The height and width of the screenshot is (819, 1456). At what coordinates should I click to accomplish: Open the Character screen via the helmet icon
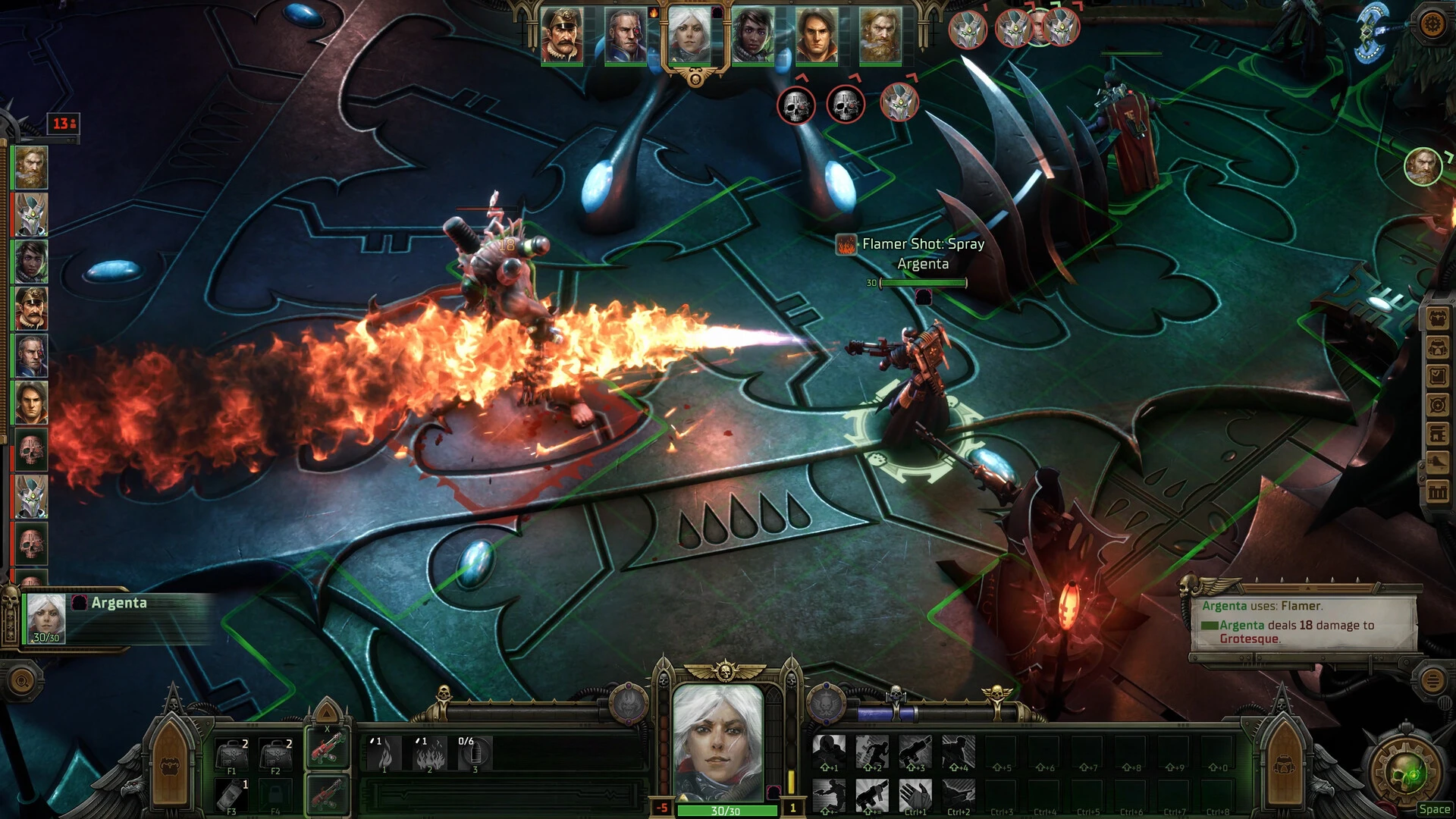click(1437, 347)
